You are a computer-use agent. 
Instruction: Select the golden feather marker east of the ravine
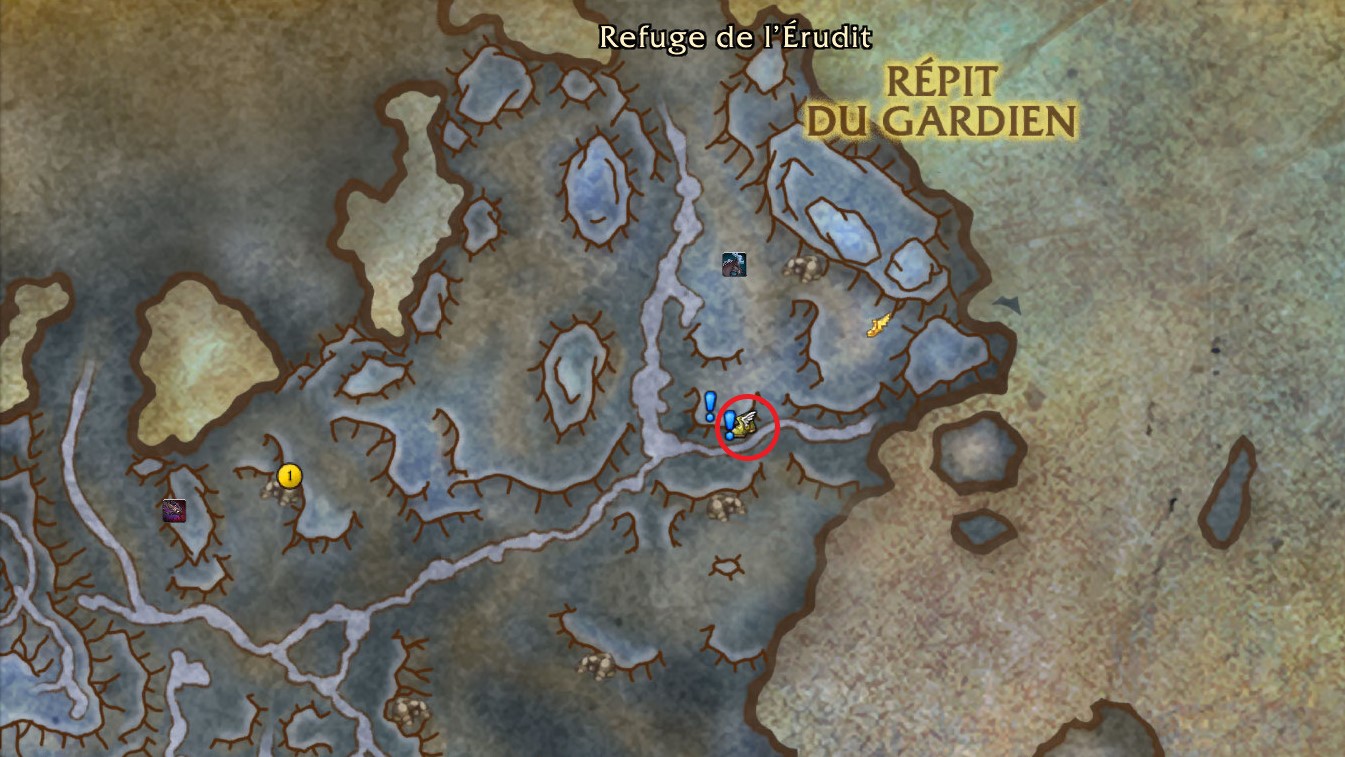coord(878,325)
